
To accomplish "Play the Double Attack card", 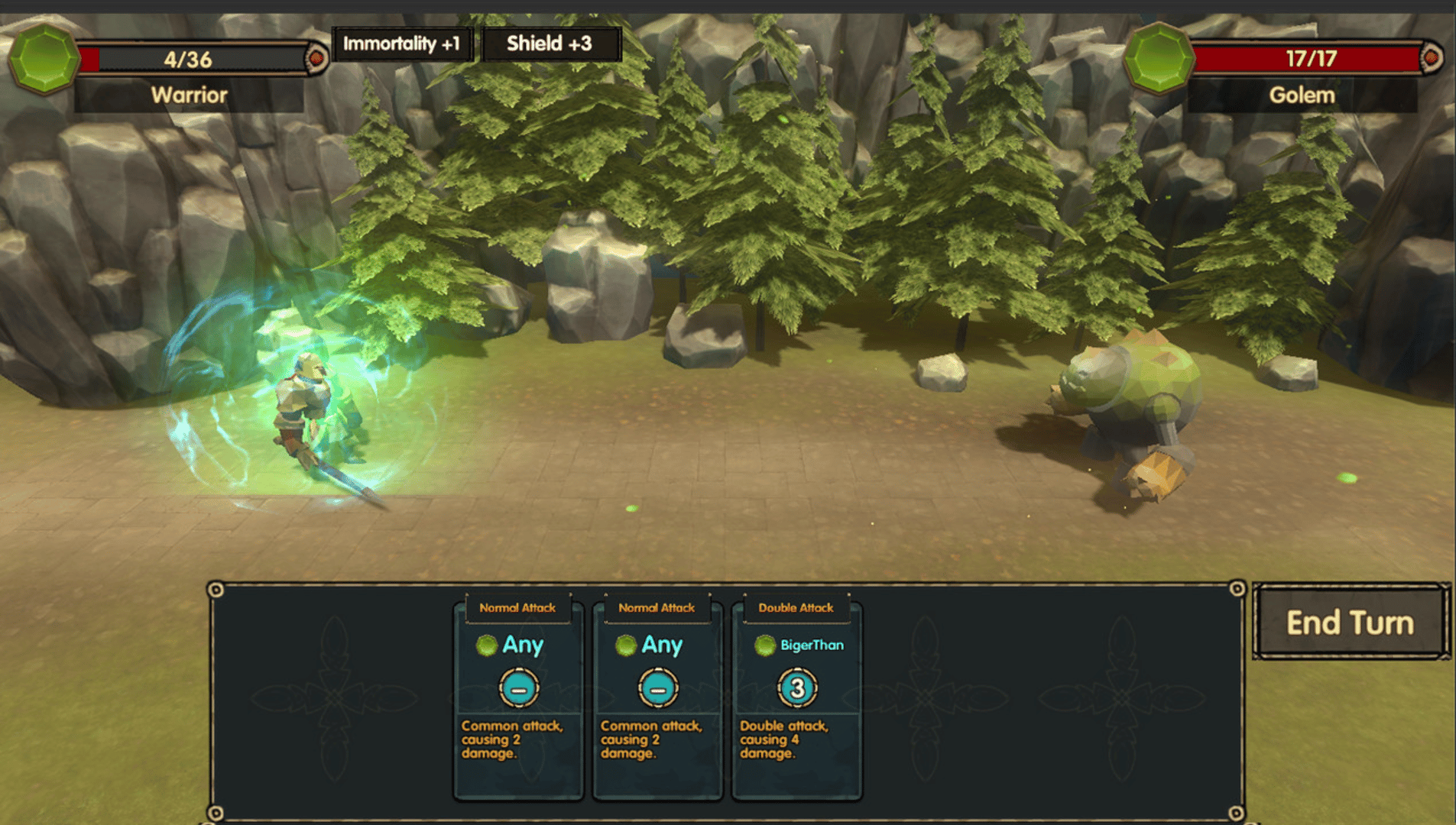I will (796, 697).
